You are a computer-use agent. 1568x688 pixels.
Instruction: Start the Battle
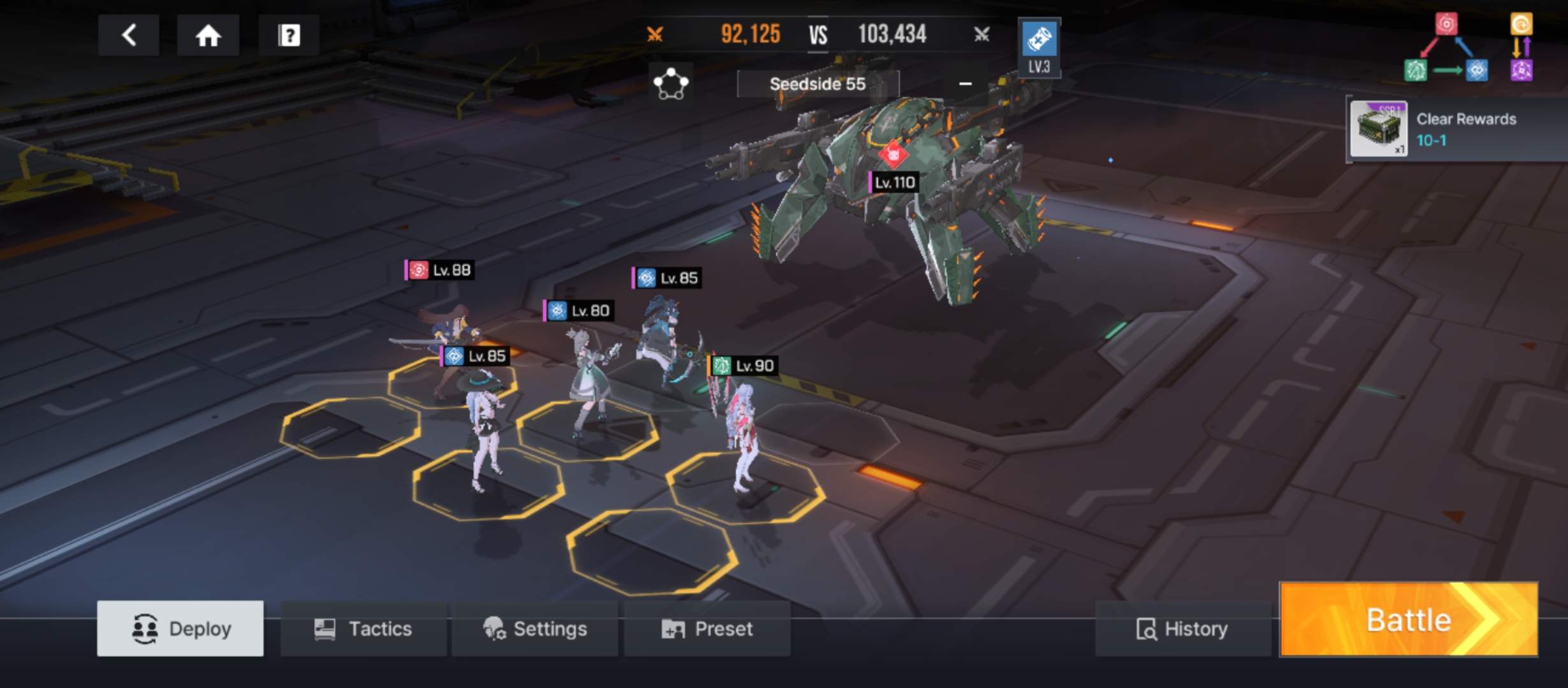1409,620
